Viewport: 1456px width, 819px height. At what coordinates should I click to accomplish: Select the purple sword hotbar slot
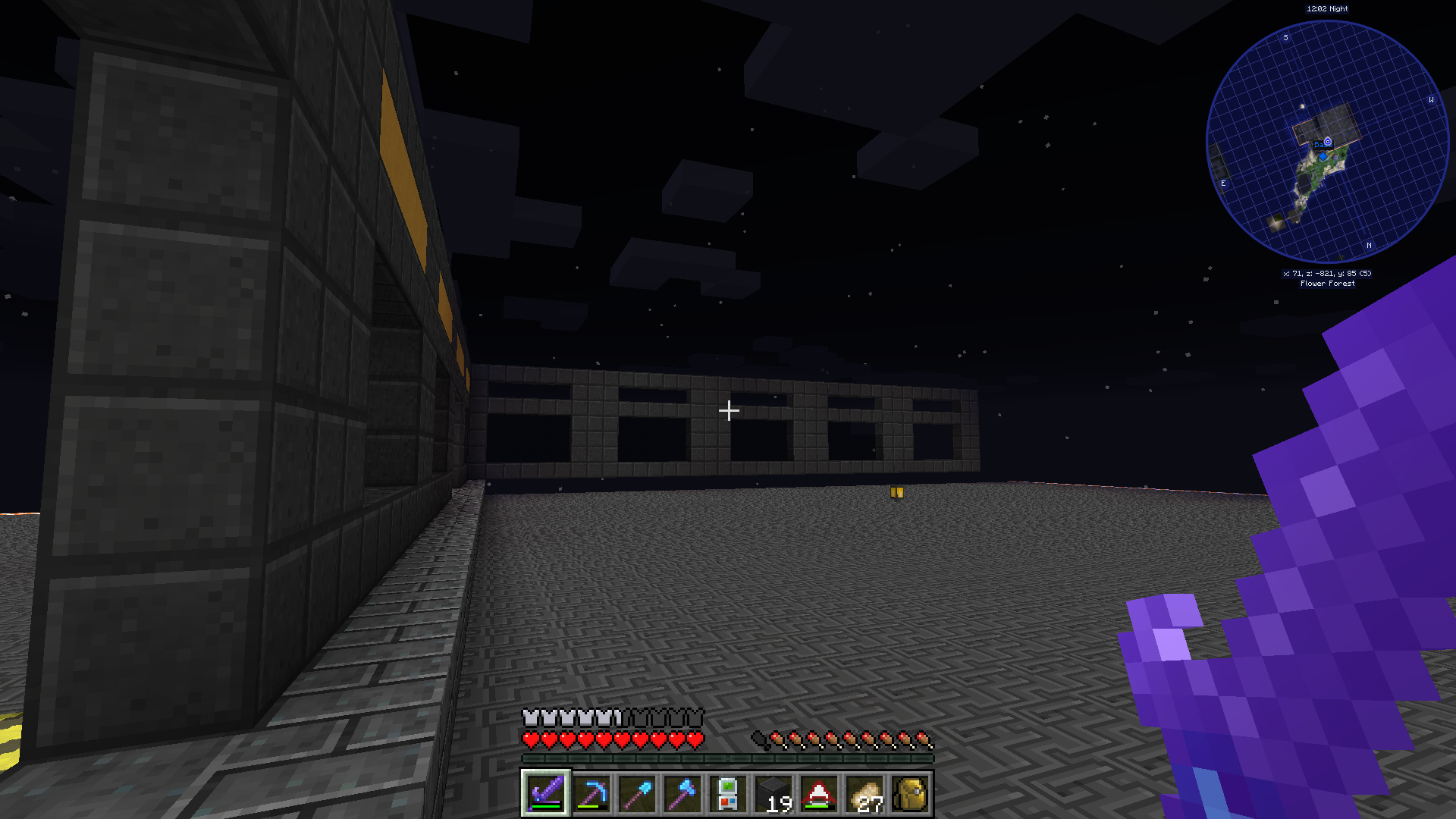tap(546, 793)
